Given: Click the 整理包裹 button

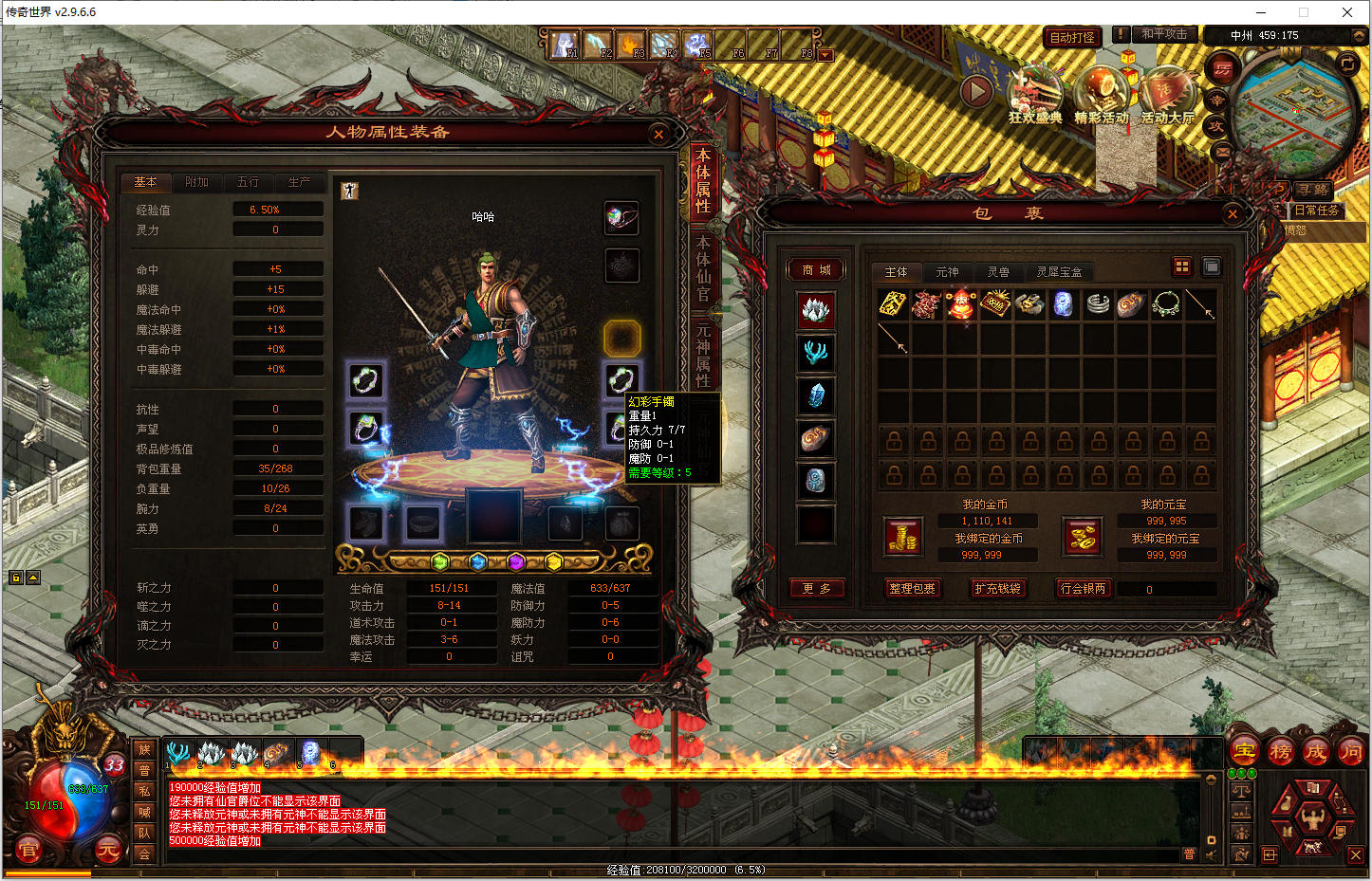Looking at the screenshot, I should pyautogui.click(x=912, y=589).
